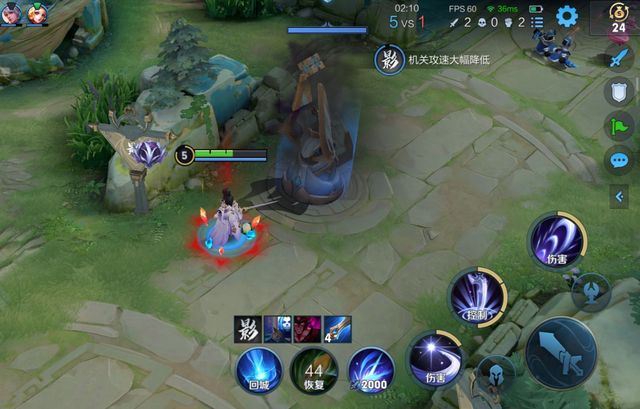Tap the shield defend signal icon
This screenshot has height=409, width=640.
pos(619,93)
